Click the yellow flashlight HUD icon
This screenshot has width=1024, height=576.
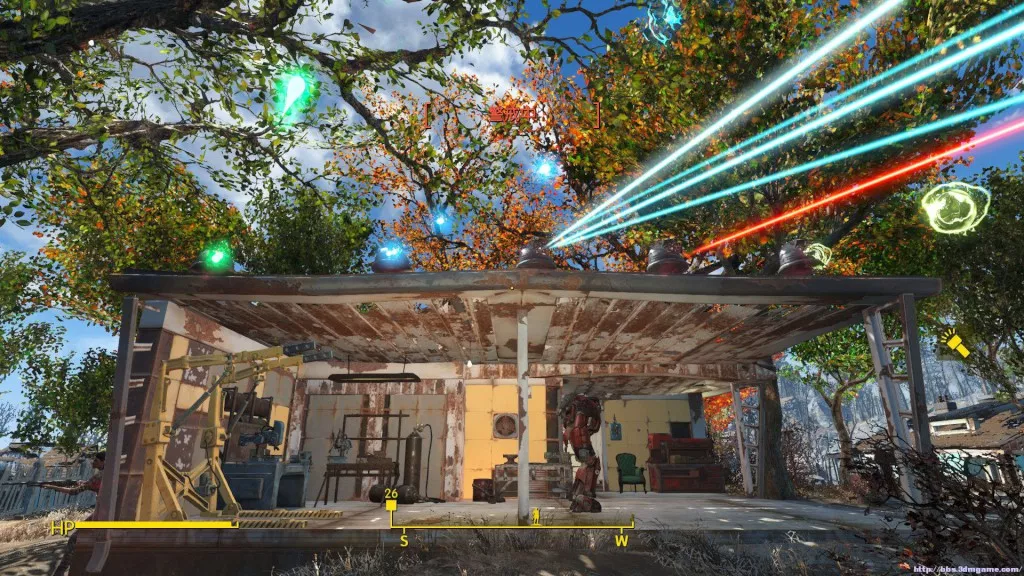pyautogui.click(x=956, y=345)
